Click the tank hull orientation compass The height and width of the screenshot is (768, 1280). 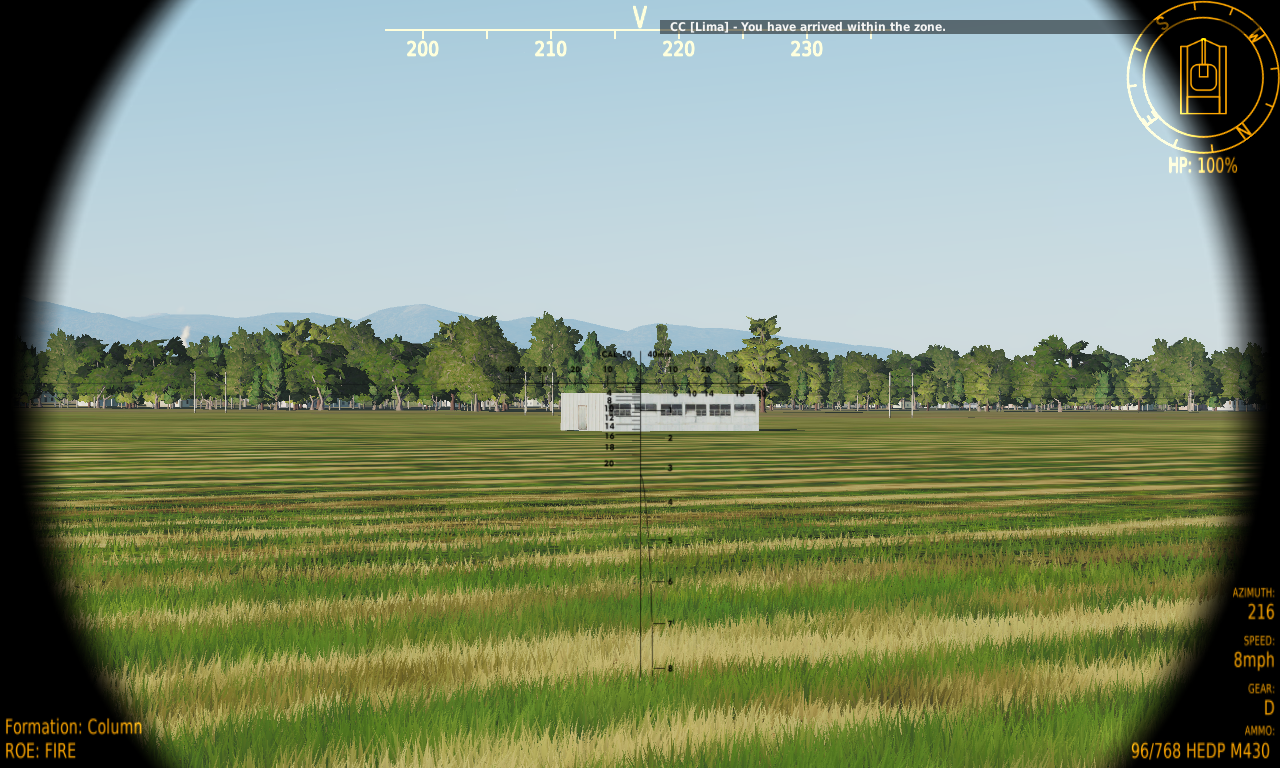click(x=1203, y=77)
